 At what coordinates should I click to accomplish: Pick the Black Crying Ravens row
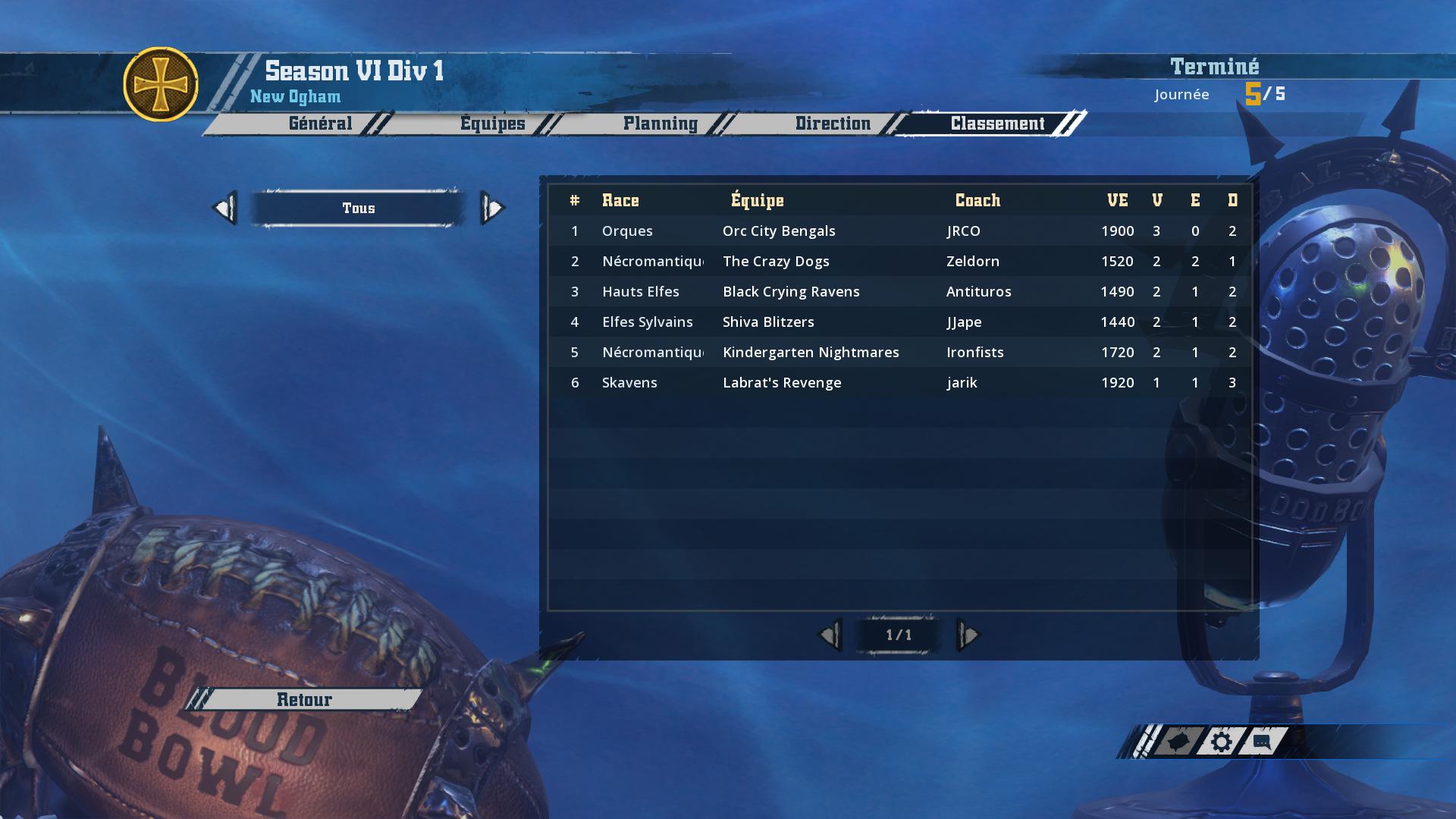[791, 291]
